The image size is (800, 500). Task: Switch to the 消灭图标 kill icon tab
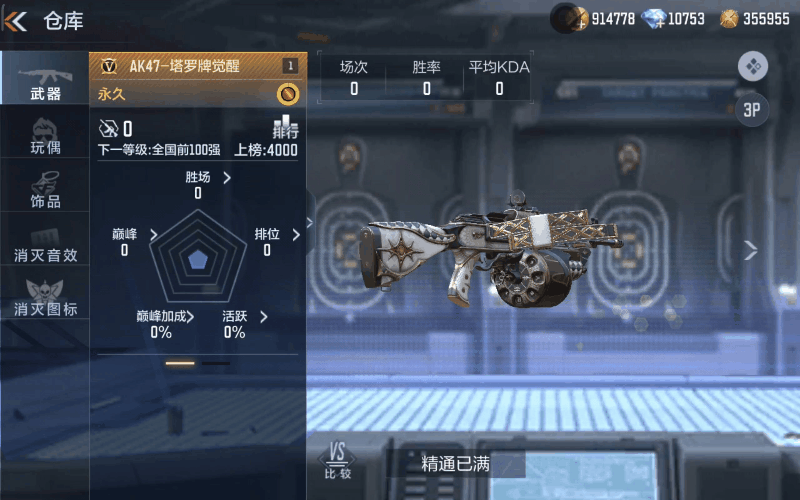45,297
